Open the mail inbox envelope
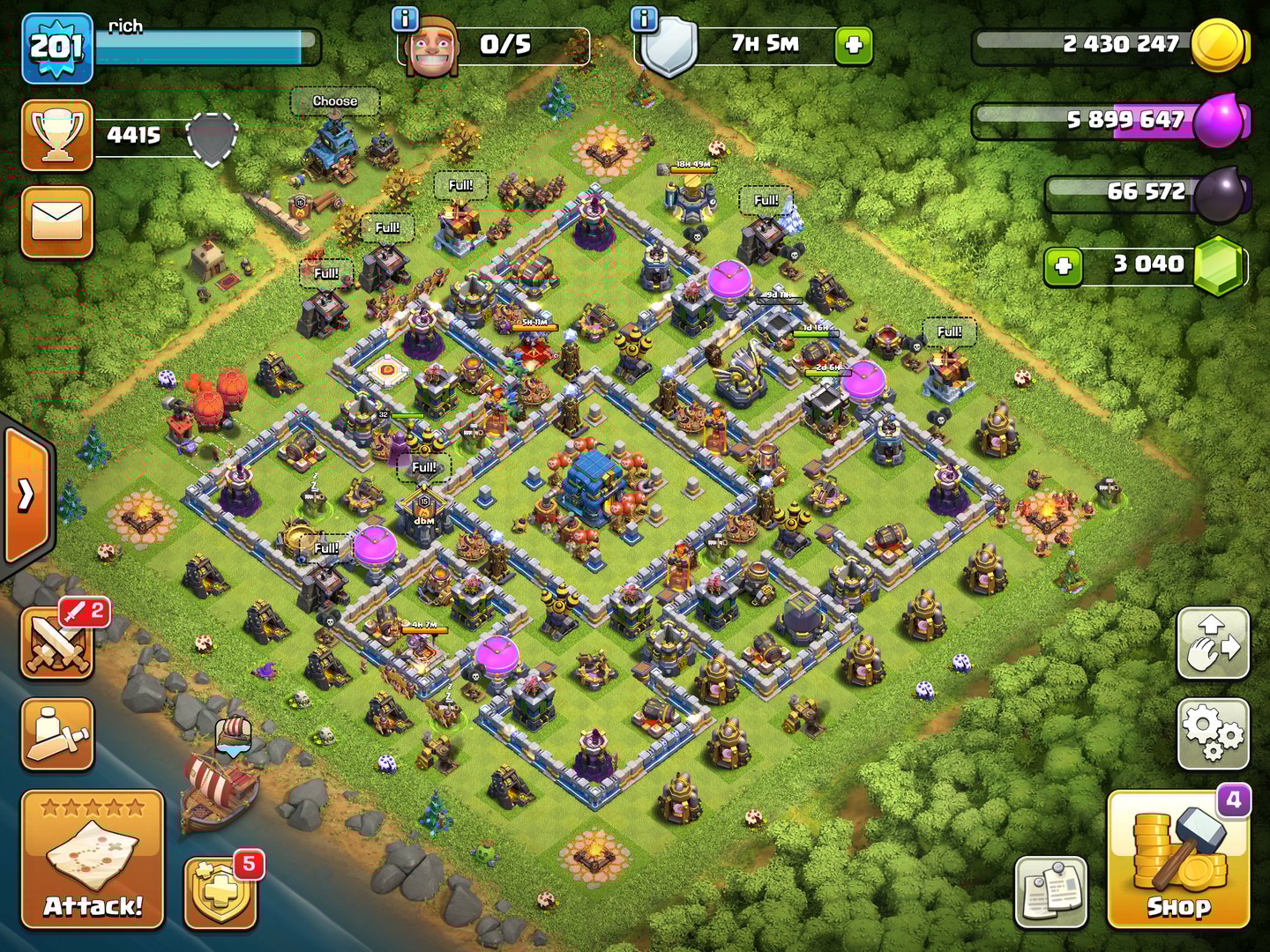1270x952 pixels. coord(57,221)
